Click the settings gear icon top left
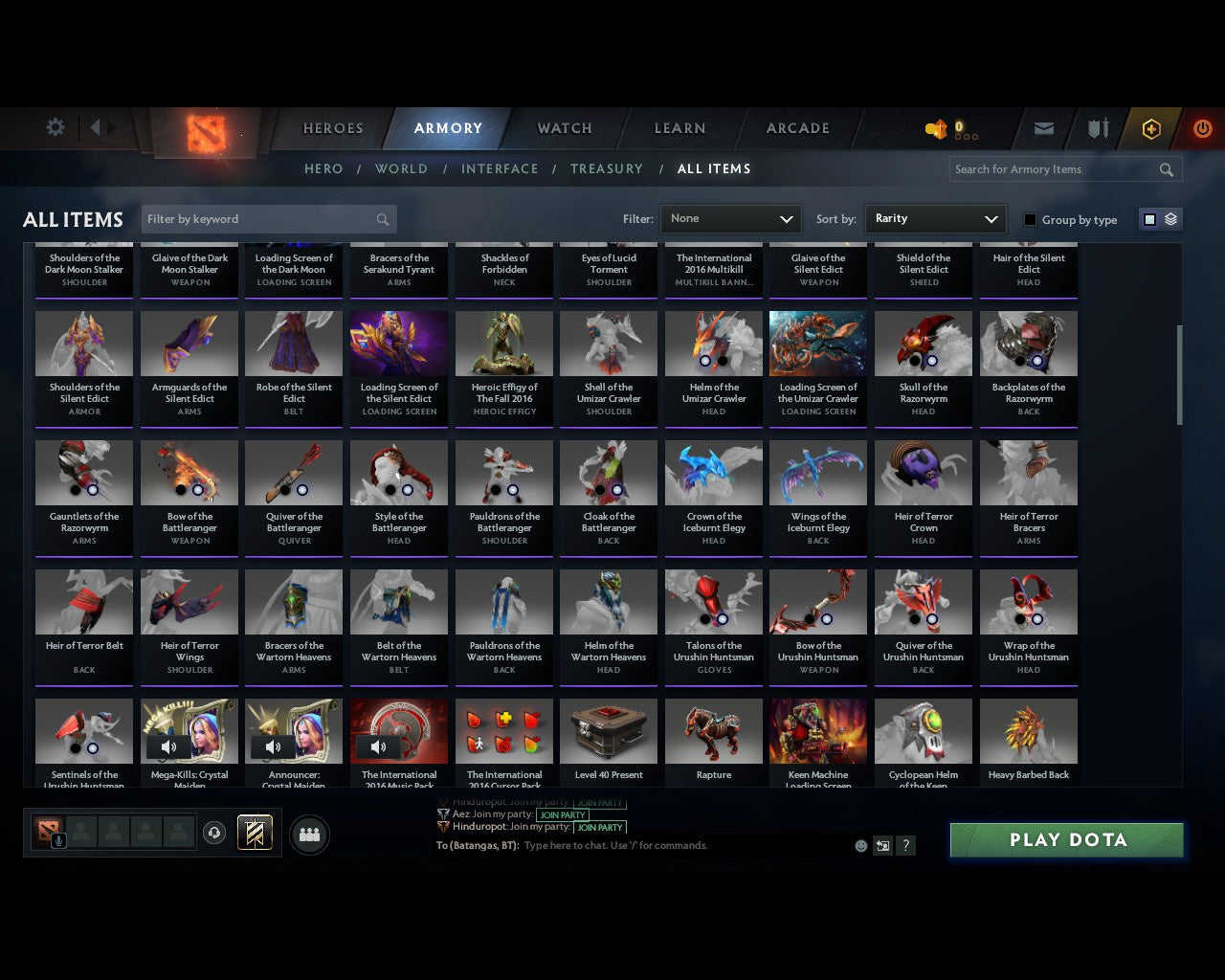 coord(55,126)
